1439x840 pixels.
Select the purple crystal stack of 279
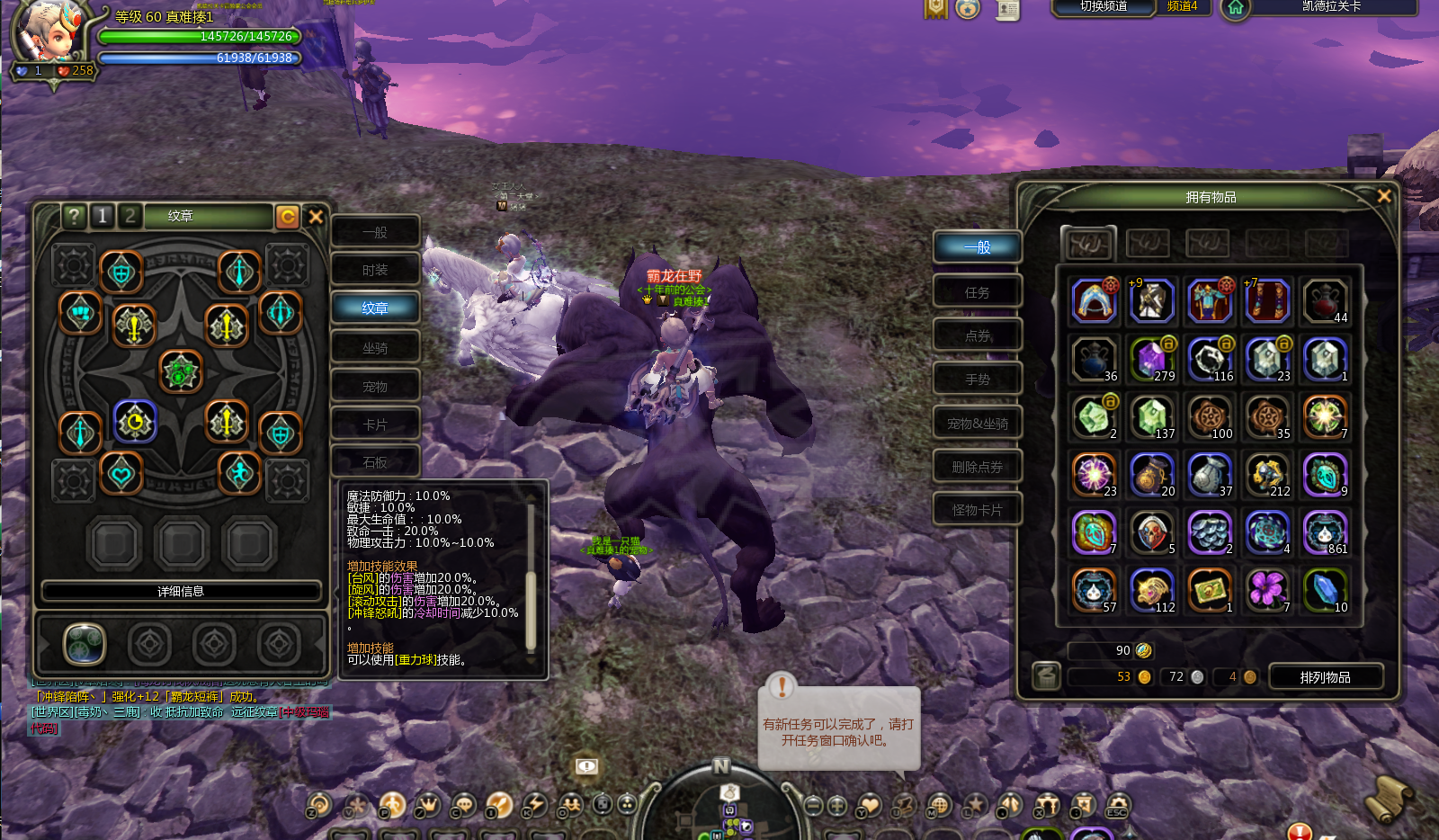tap(1151, 359)
